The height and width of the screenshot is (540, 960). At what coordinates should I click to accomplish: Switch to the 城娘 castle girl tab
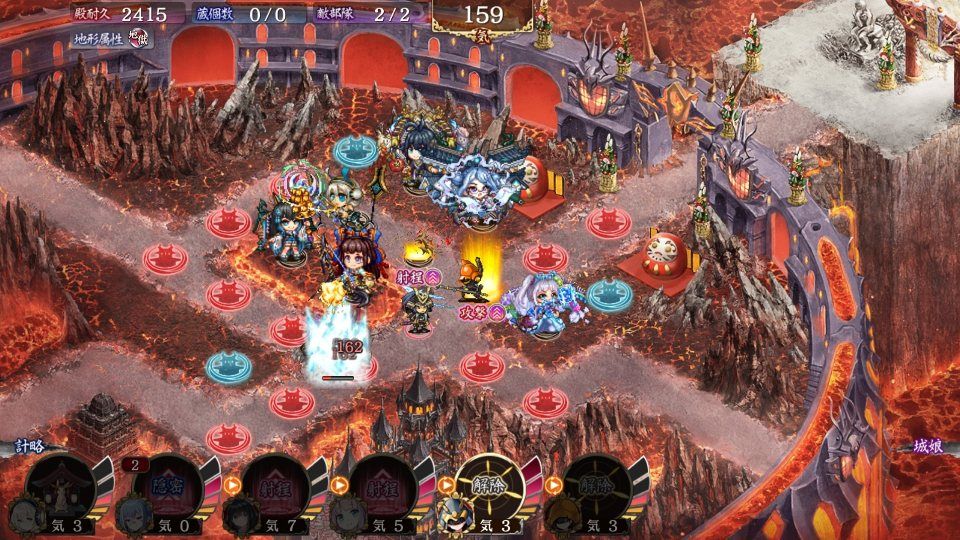click(x=930, y=446)
